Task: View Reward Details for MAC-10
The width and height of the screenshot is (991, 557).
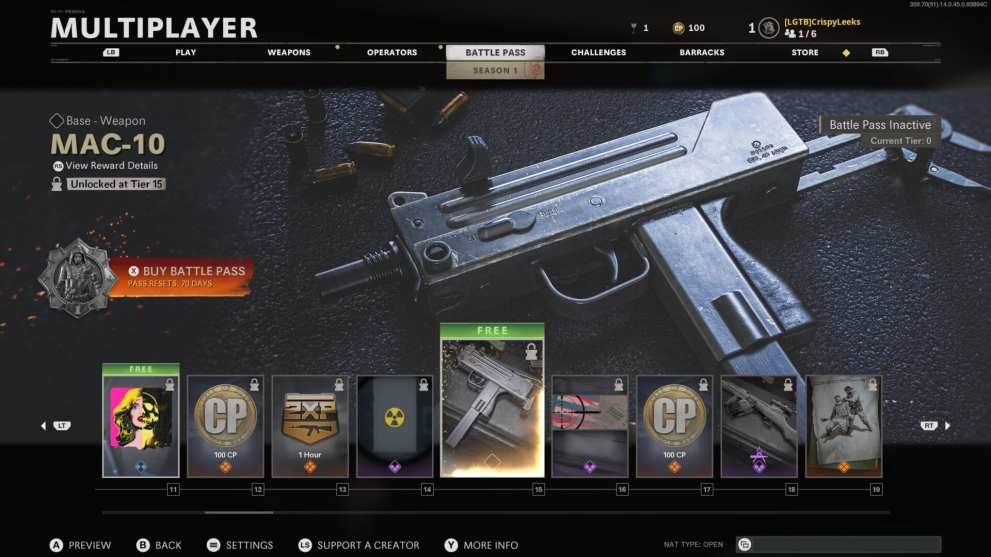Action: [111, 166]
